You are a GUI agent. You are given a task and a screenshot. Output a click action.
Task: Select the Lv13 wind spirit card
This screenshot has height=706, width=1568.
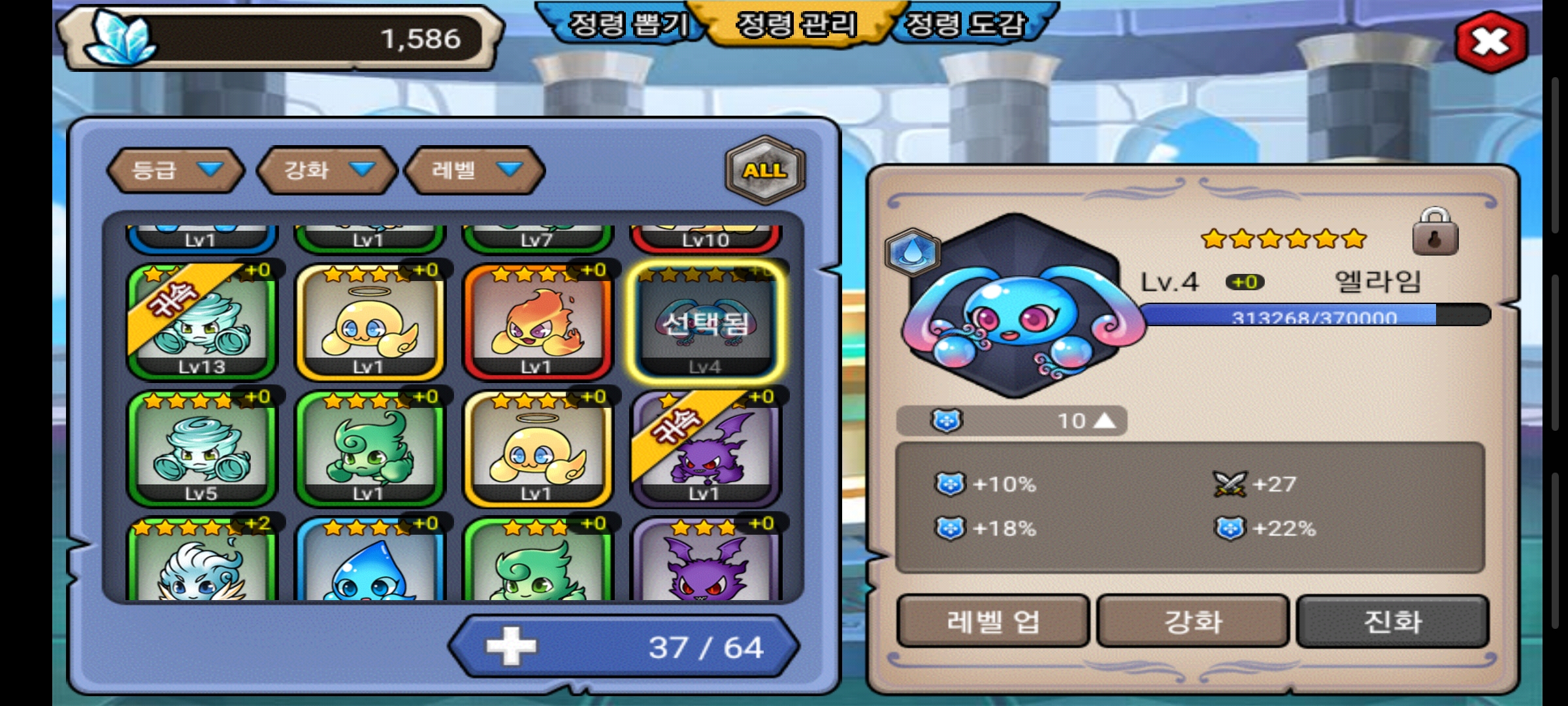pyautogui.click(x=201, y=322)
